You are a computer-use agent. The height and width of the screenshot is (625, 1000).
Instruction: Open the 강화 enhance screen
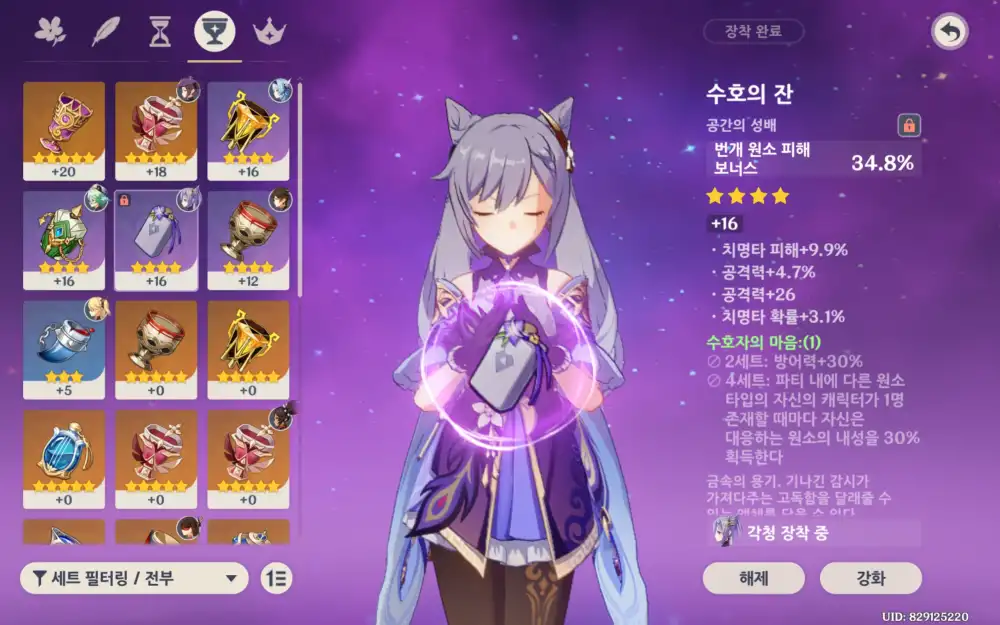click(870, 578)
